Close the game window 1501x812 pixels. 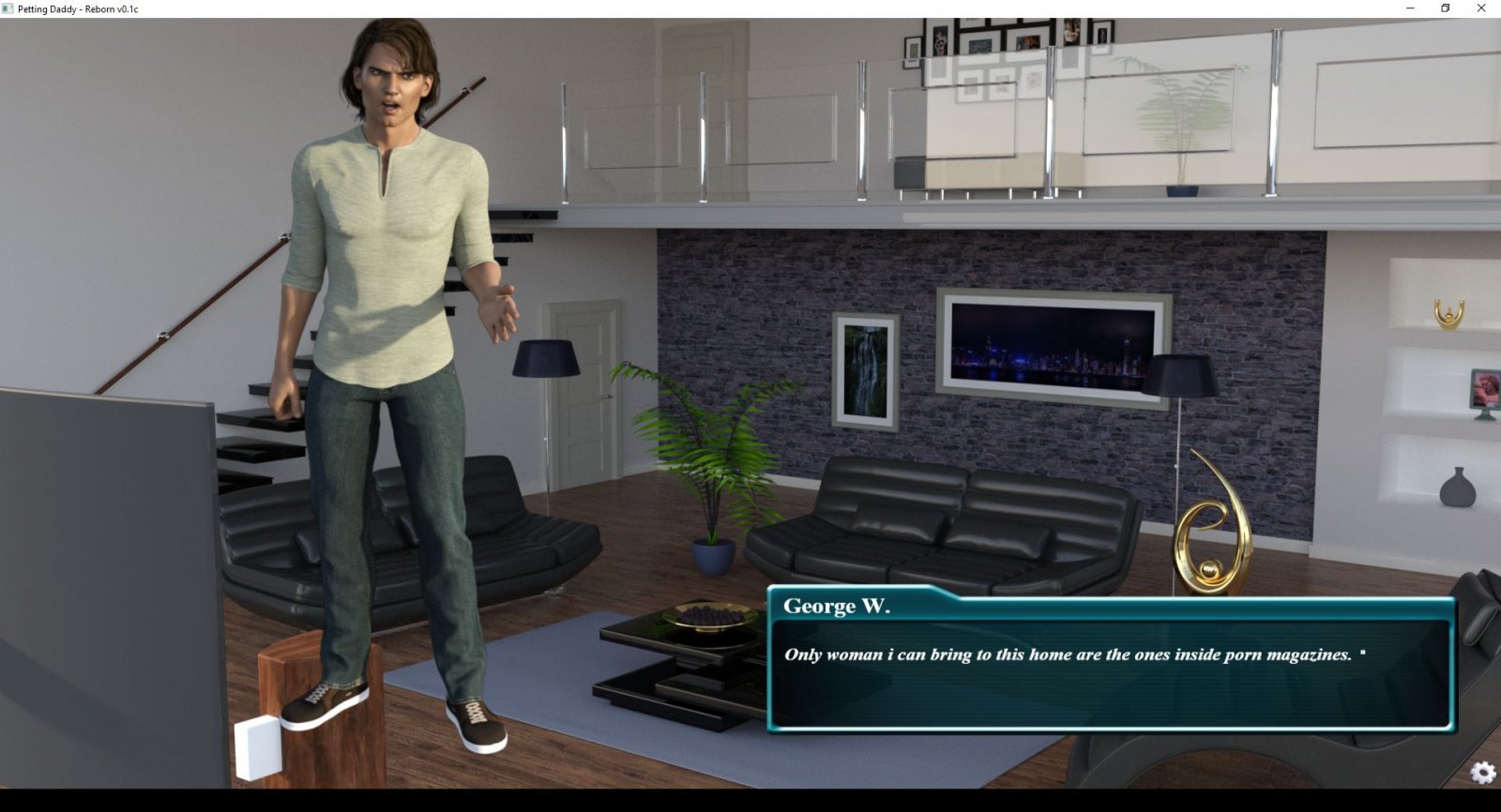(x=1481, y=8)
